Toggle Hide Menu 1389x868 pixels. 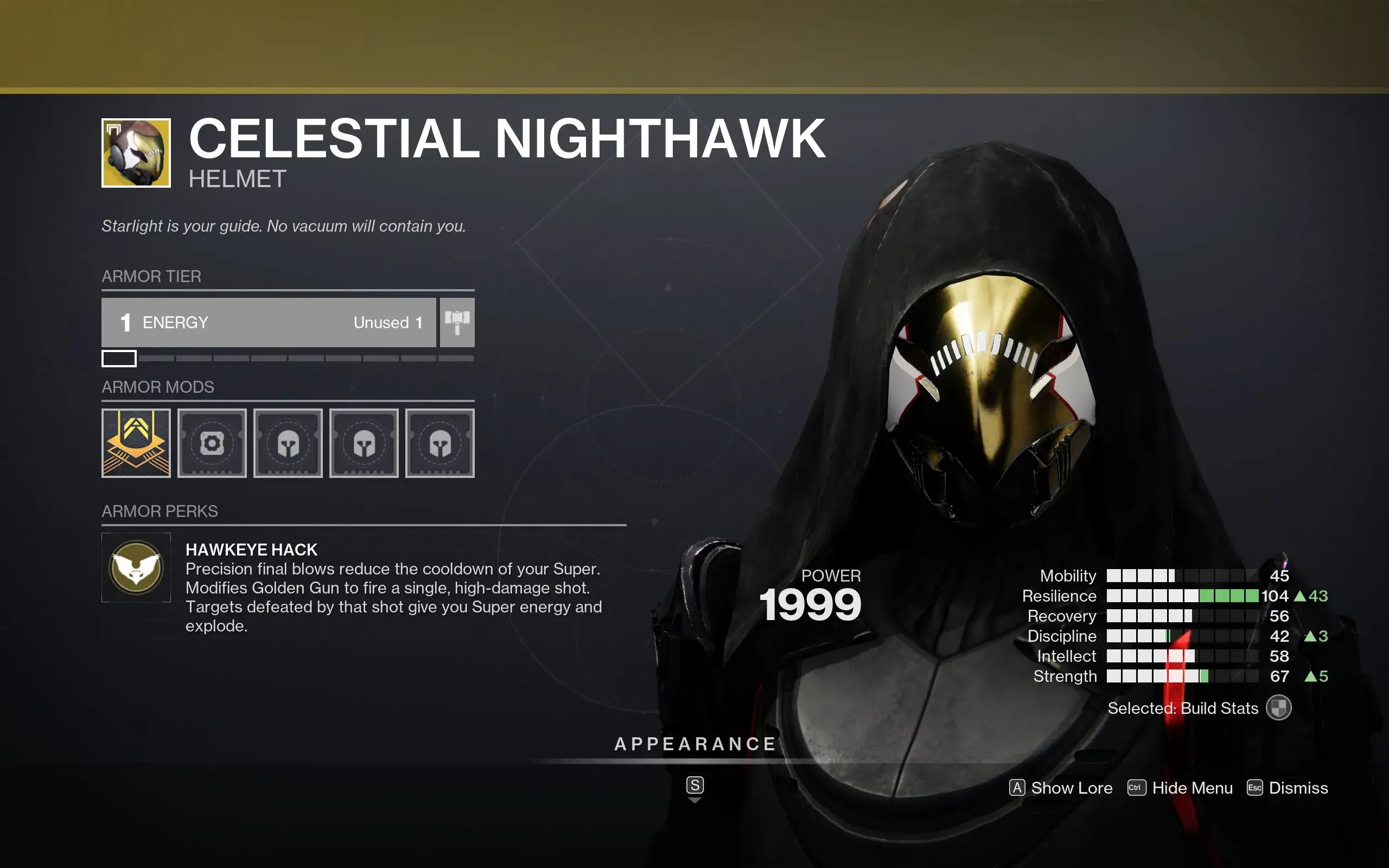coord(1179,788)
